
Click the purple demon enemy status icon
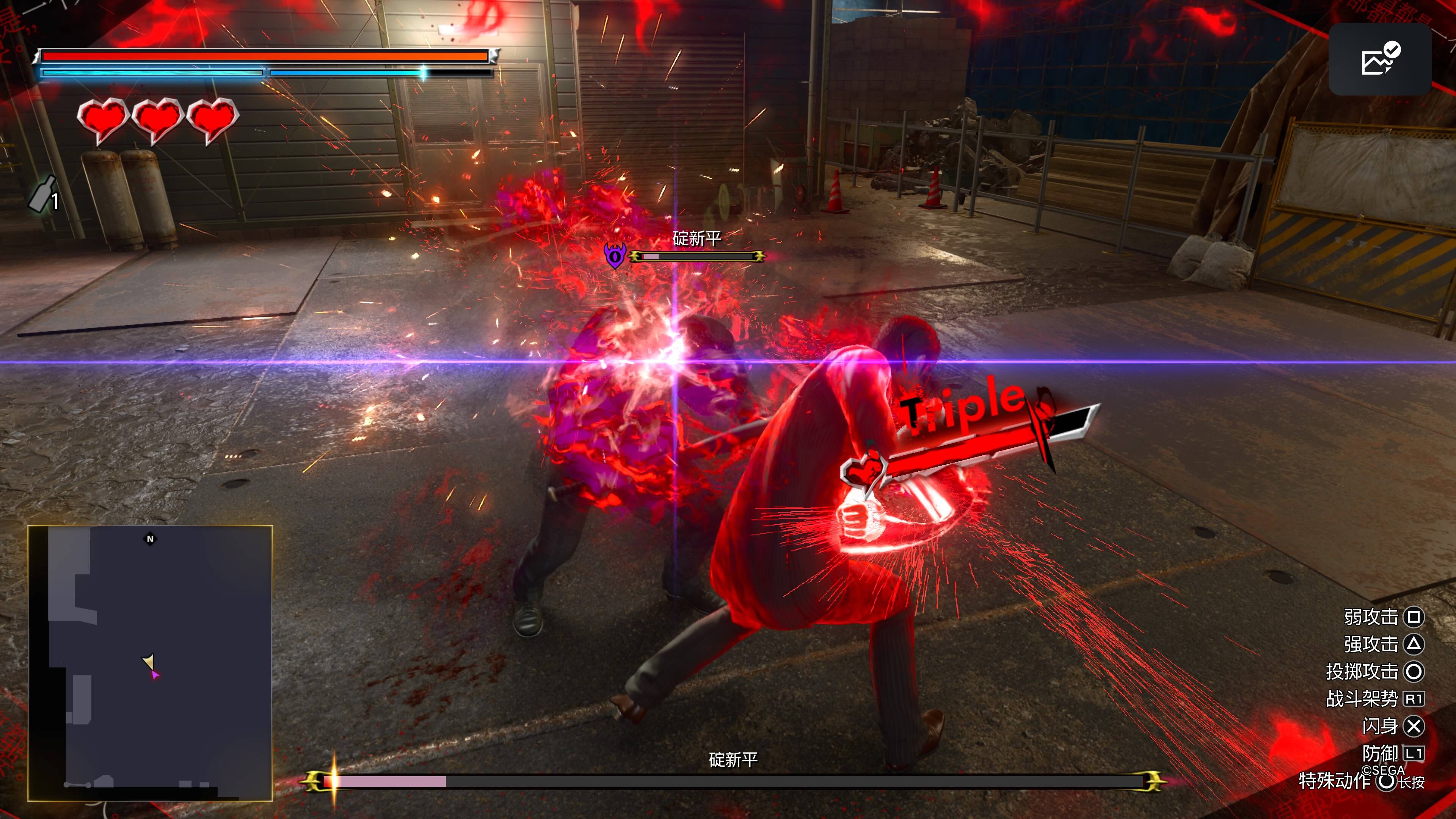614,256
